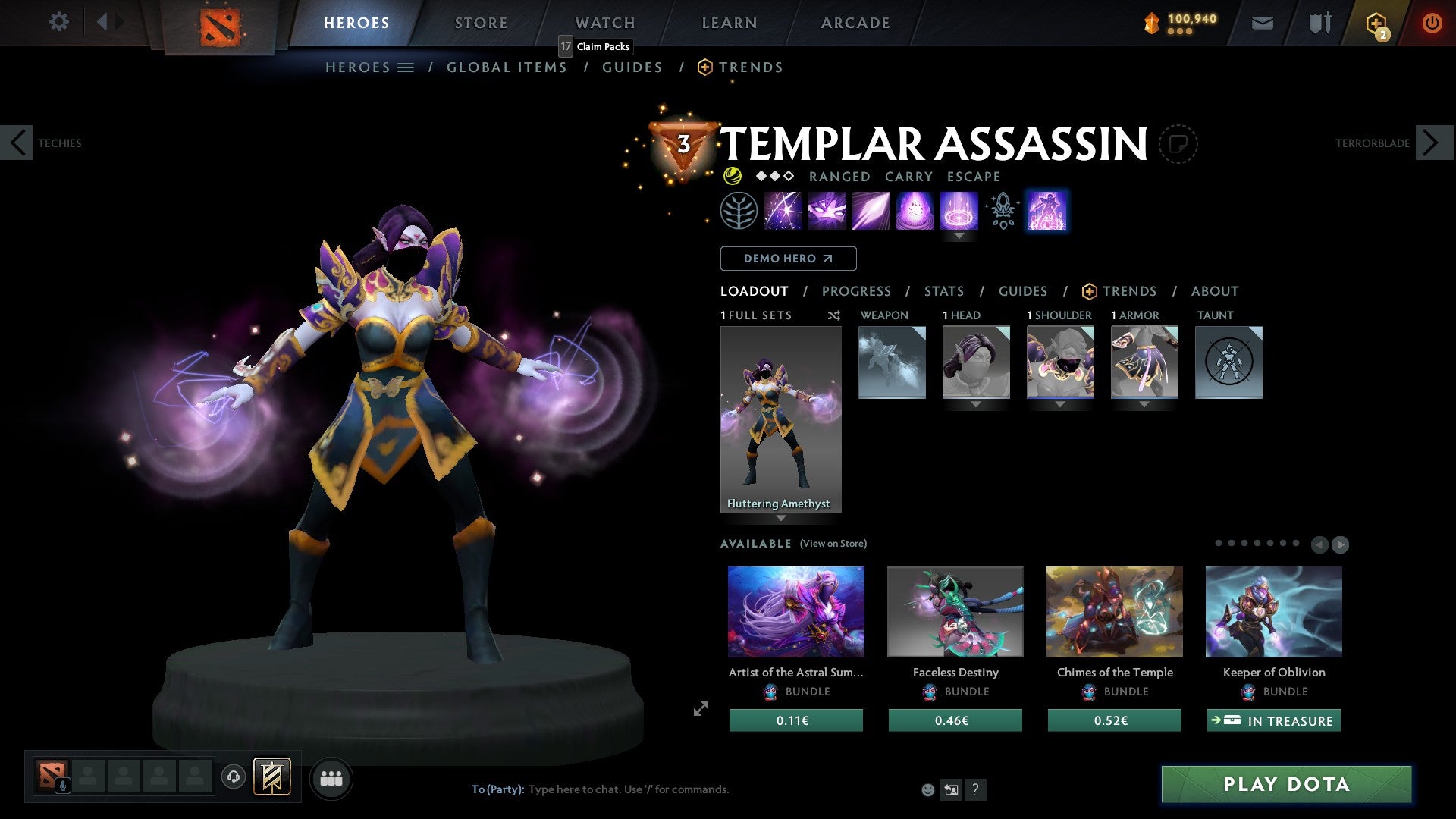Click the next-page arrow above Available bundles
Image resolution: width=1456 pixels, height=819 pixels.
[x=1340, y=544]
